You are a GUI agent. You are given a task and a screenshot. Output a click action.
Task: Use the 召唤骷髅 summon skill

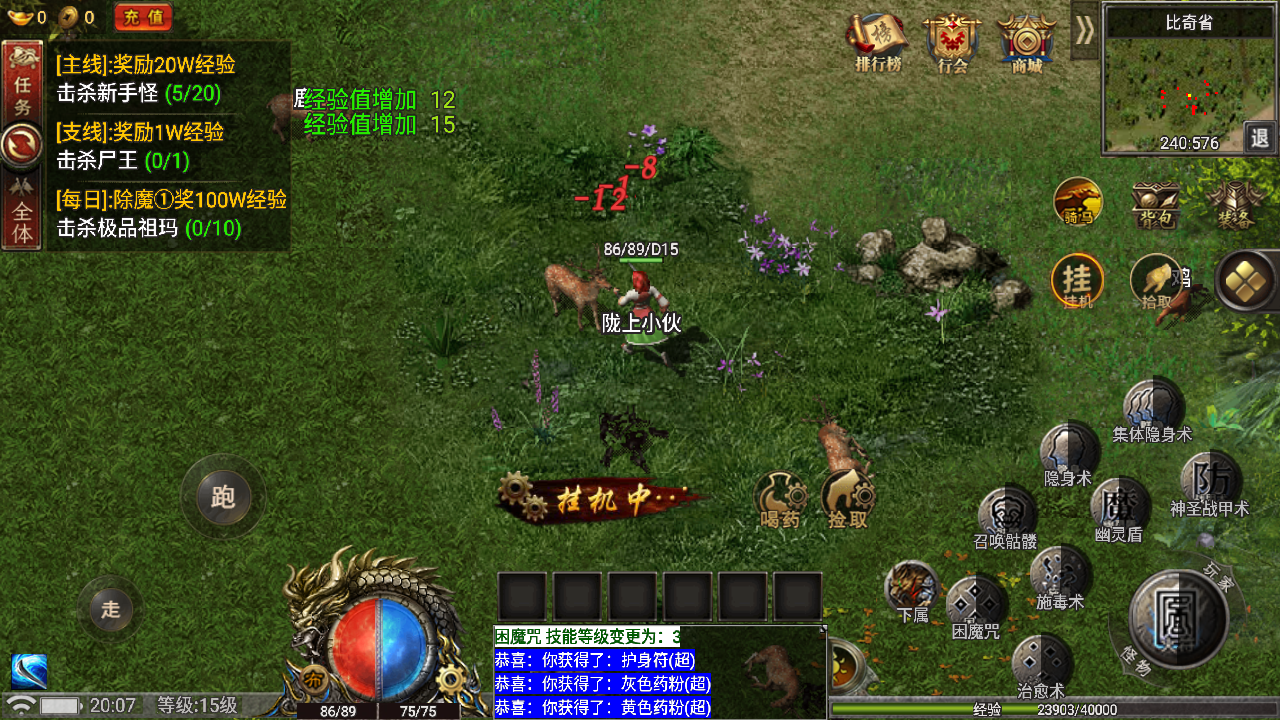pyautogui.click(x=1006, y=513)
